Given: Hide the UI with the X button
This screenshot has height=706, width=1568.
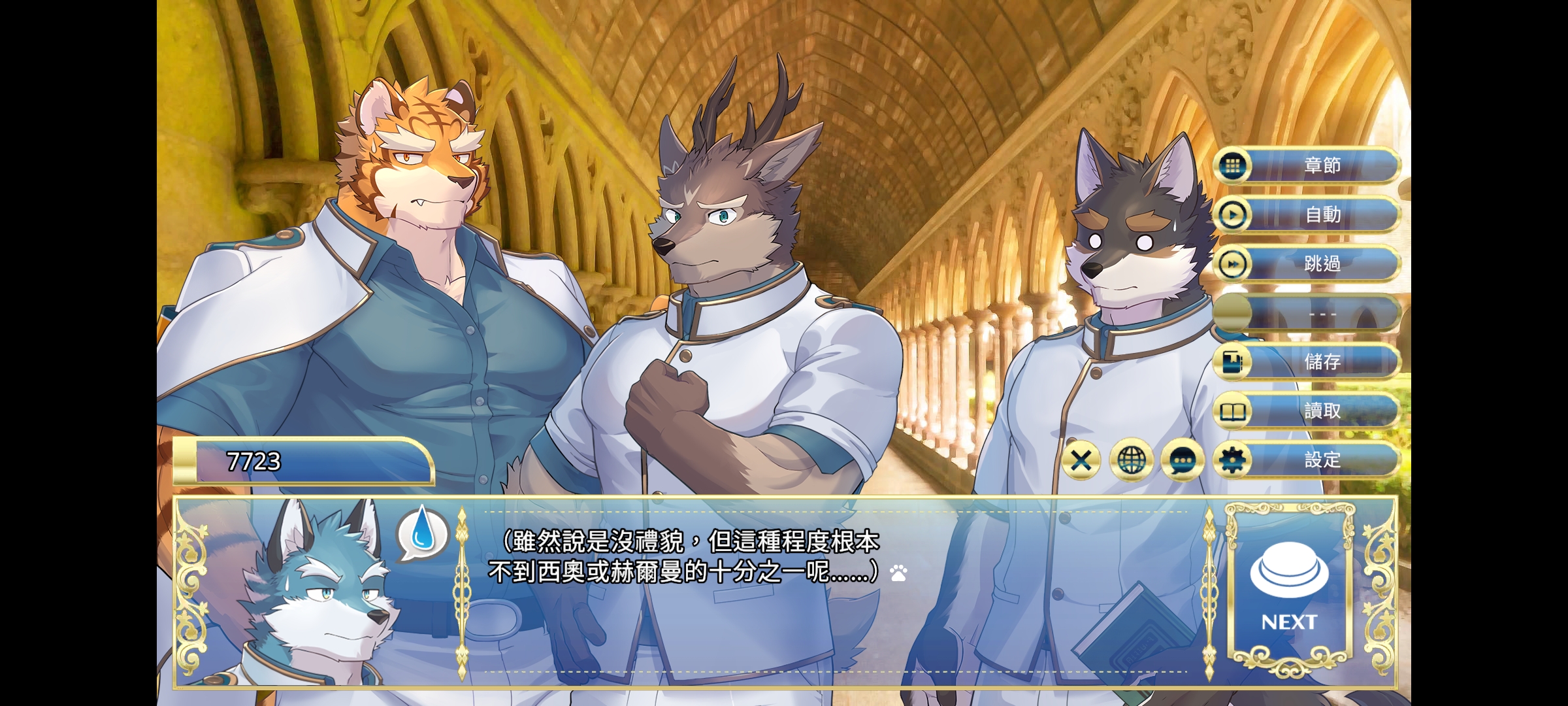Looking at the screenshot, I should point(1083,460).
